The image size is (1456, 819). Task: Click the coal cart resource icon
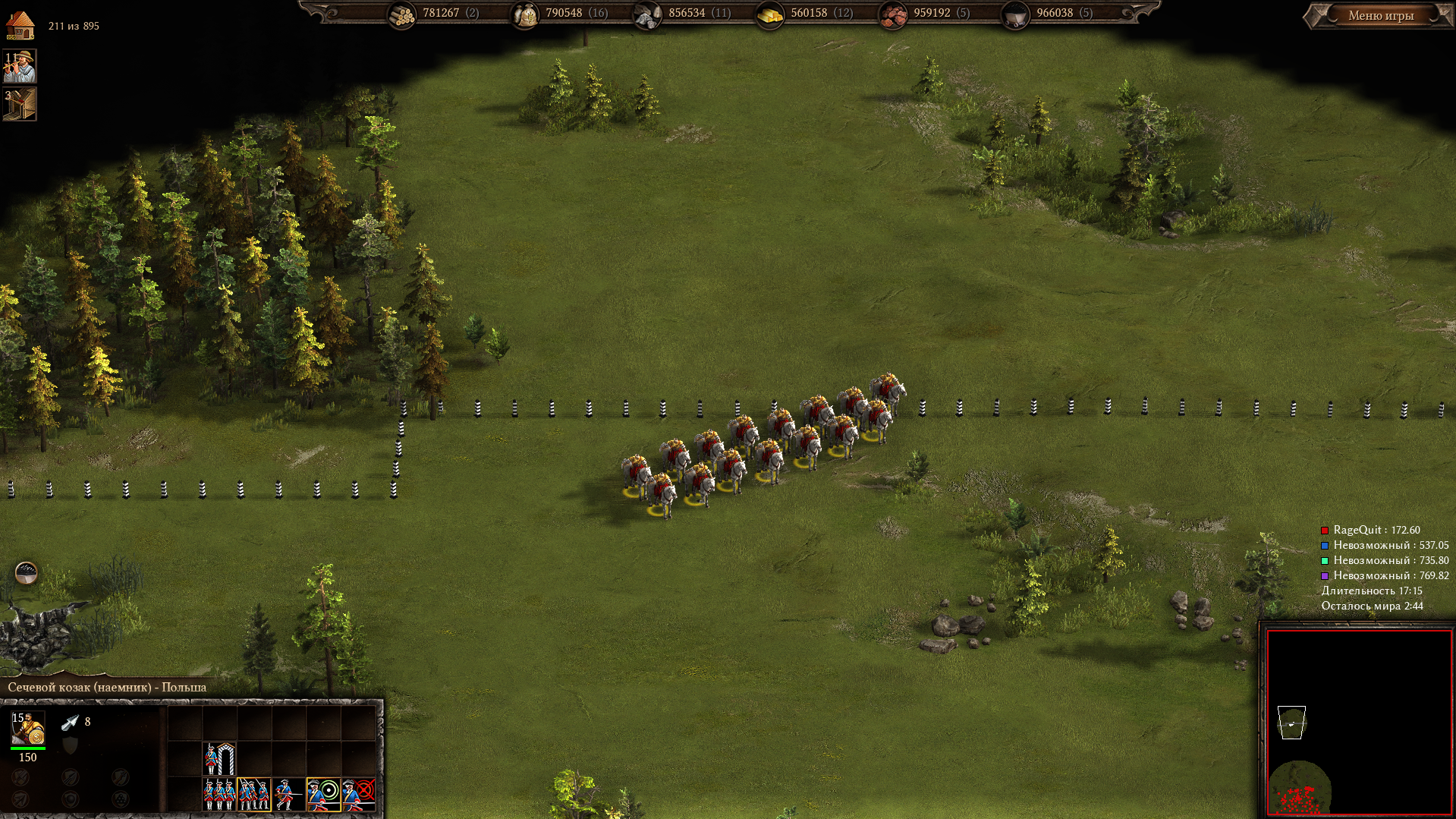1015,14
